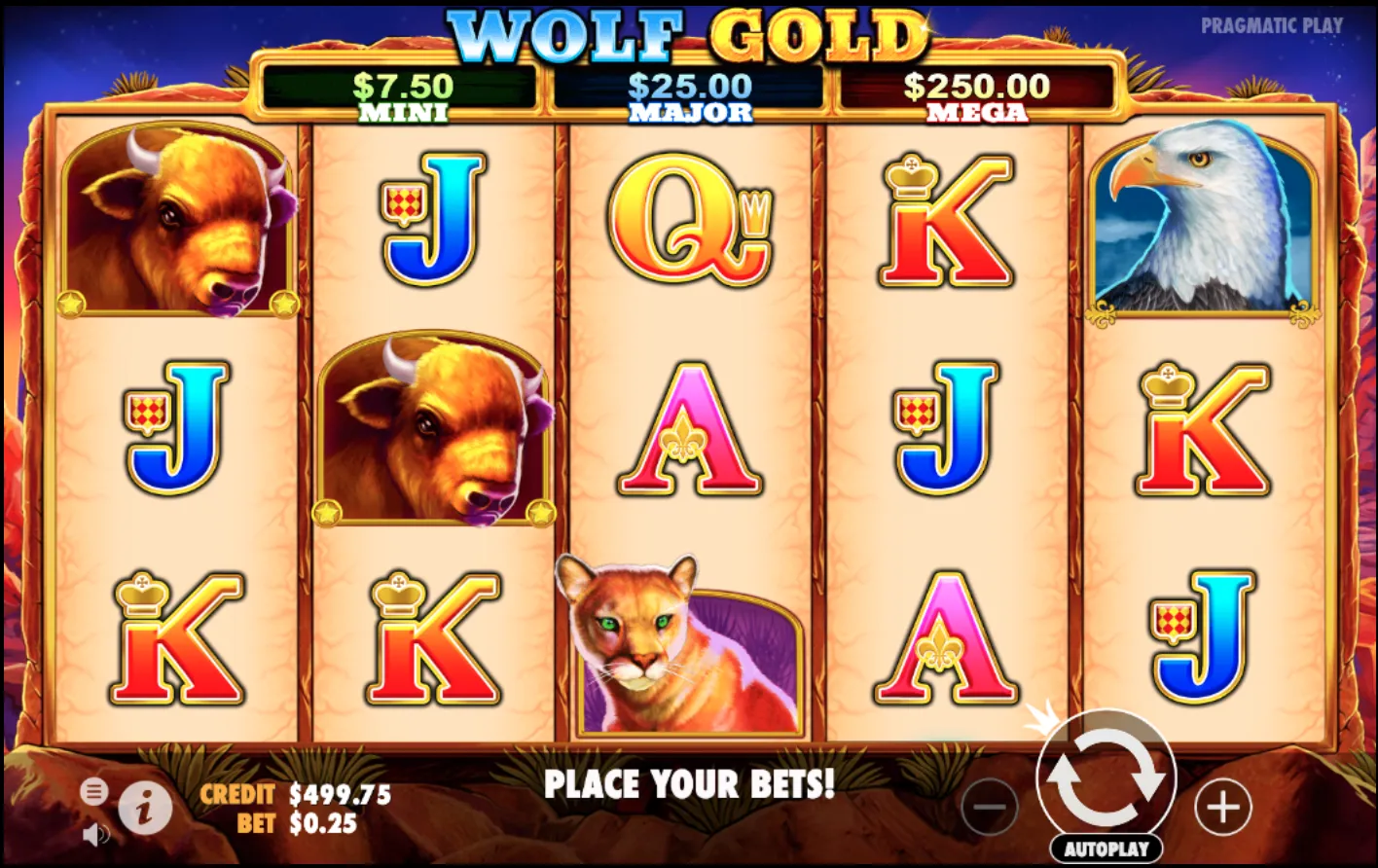The width and height of the screenshot is (1378, 868).
Task: Decrease bet with the minus icon
Action: (x=990, y=808)
